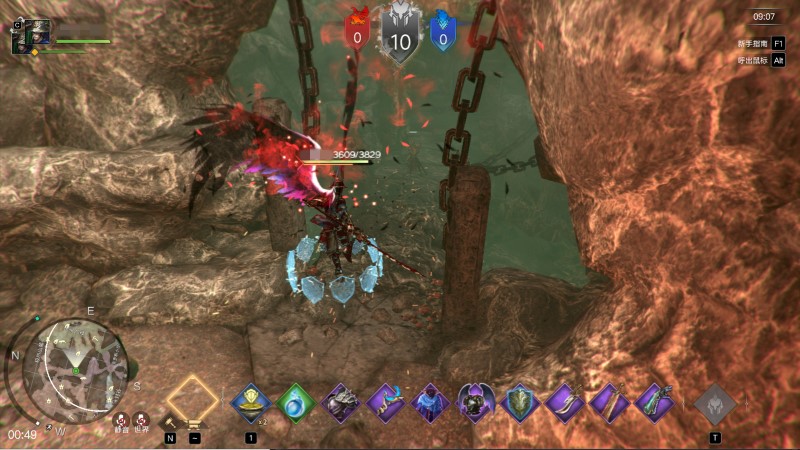Screen dimensions: 800x450
Task: Activate the grey helmet ability diamond
Action: click(x=715, y=404)
